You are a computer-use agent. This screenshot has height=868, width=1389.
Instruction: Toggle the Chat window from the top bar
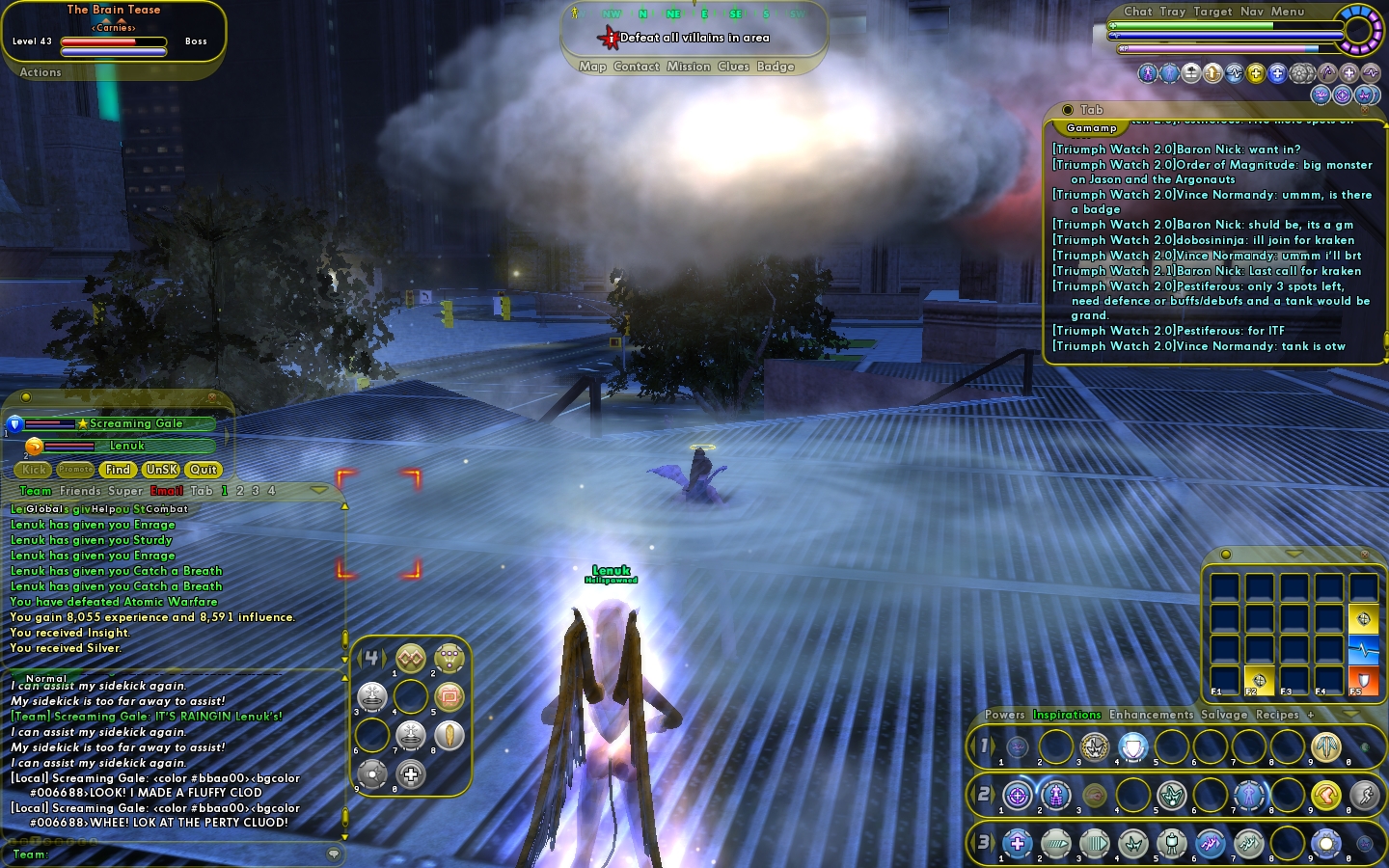pyautogui.click(x=1138, y=12)
